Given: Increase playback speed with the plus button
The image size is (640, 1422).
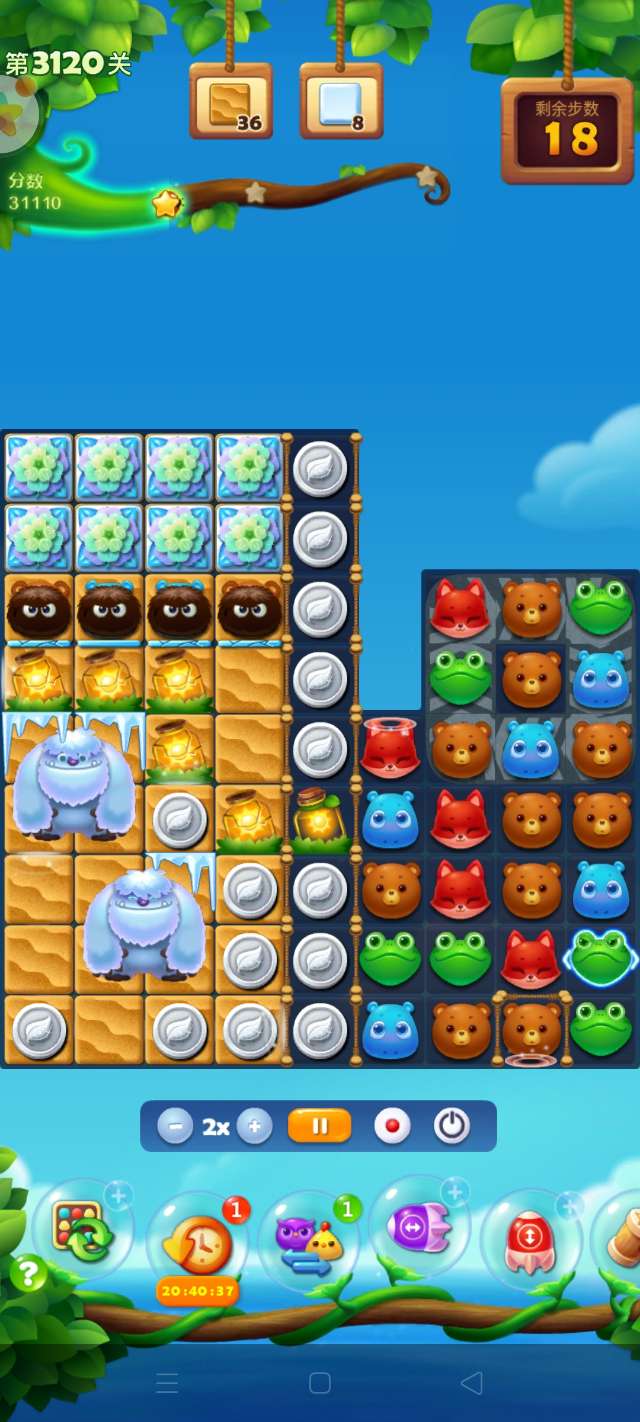Looking at the screenshot, I should [x=254, y=1127].
